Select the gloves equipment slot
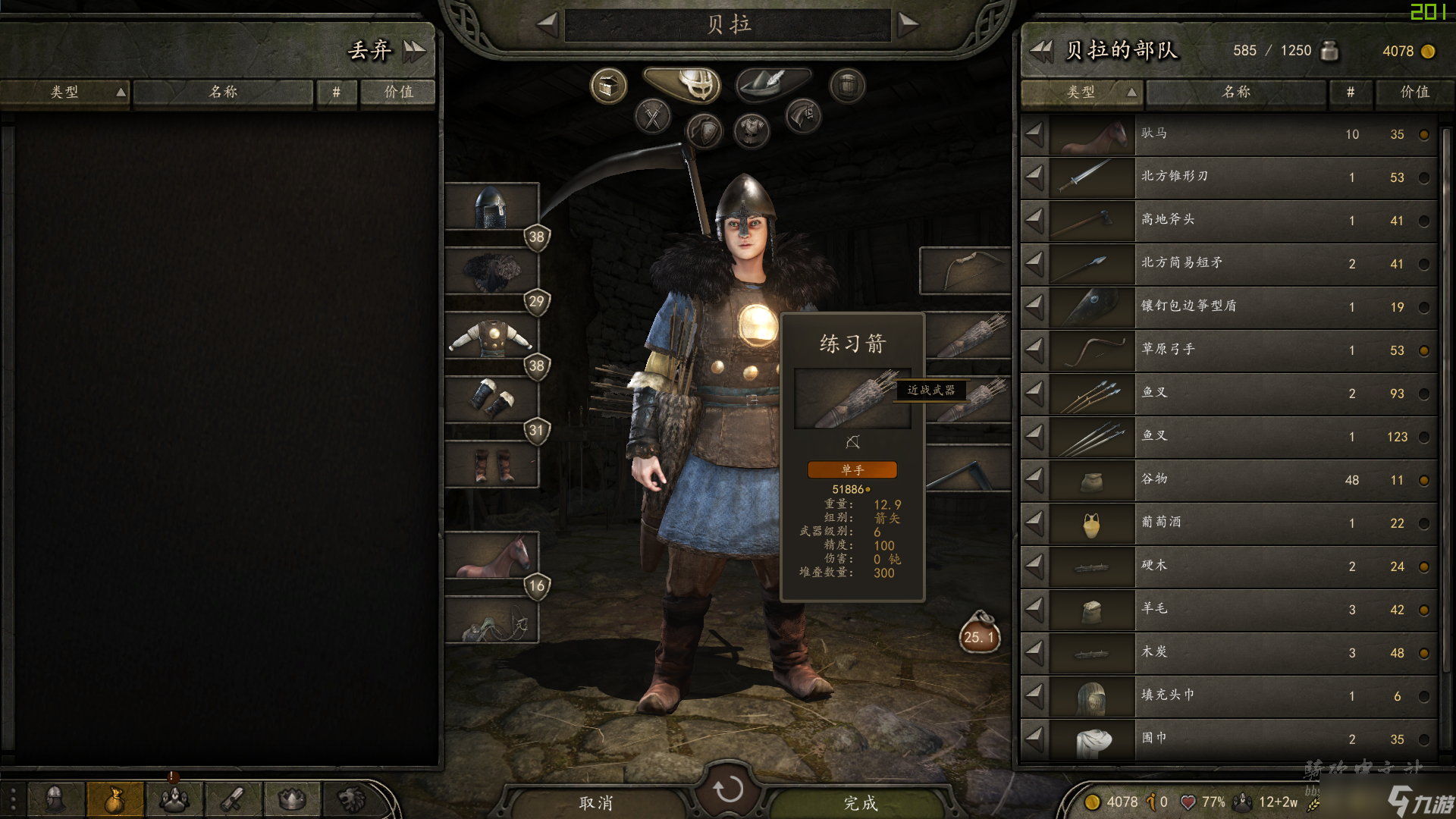Image resolution: width=1456 pixels, height=819 pixels. click(x=491, y=400)
